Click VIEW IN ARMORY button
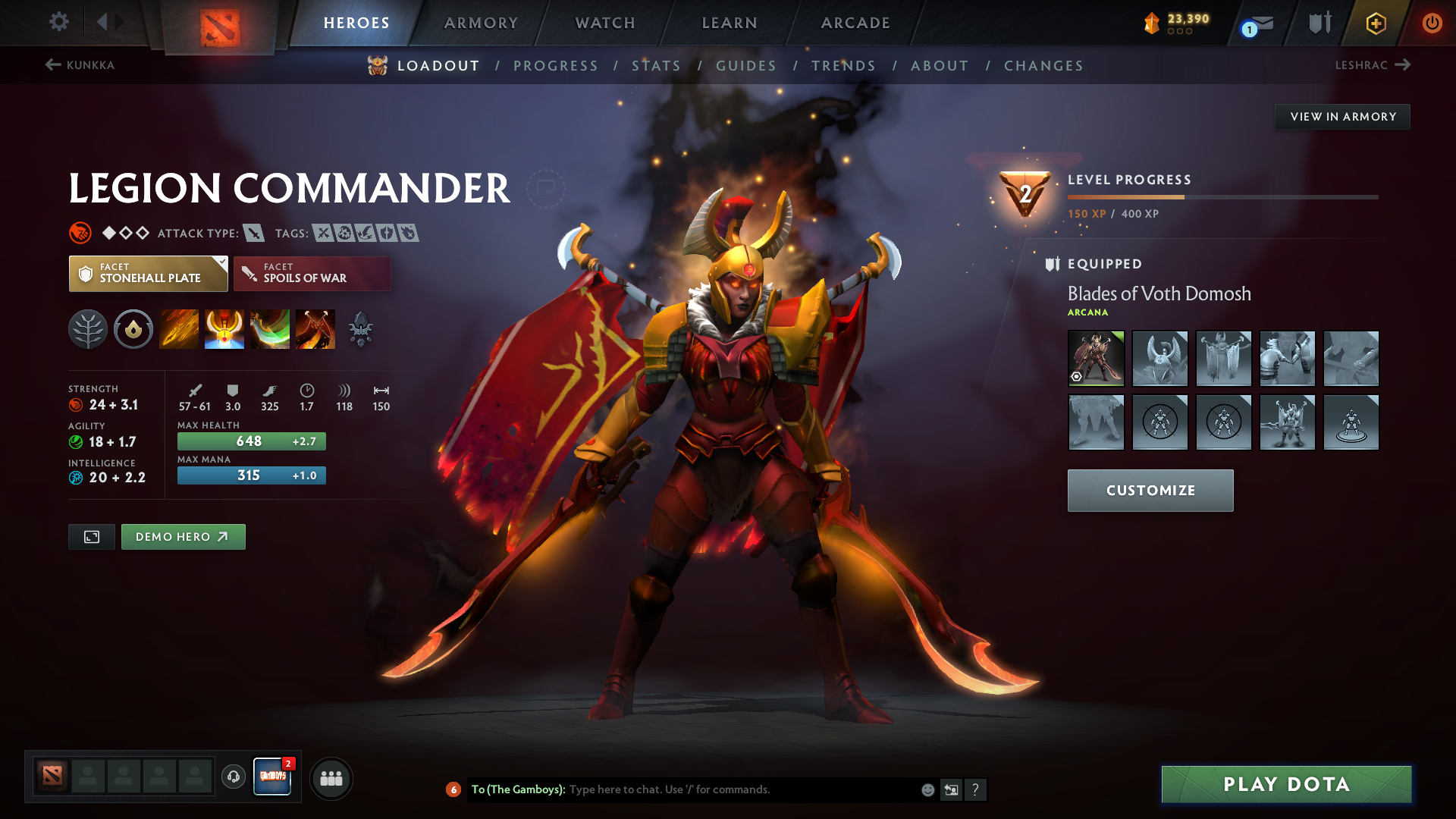Image resolution: width=1456 pixels, height=819 pixels. click(1342, 116)
